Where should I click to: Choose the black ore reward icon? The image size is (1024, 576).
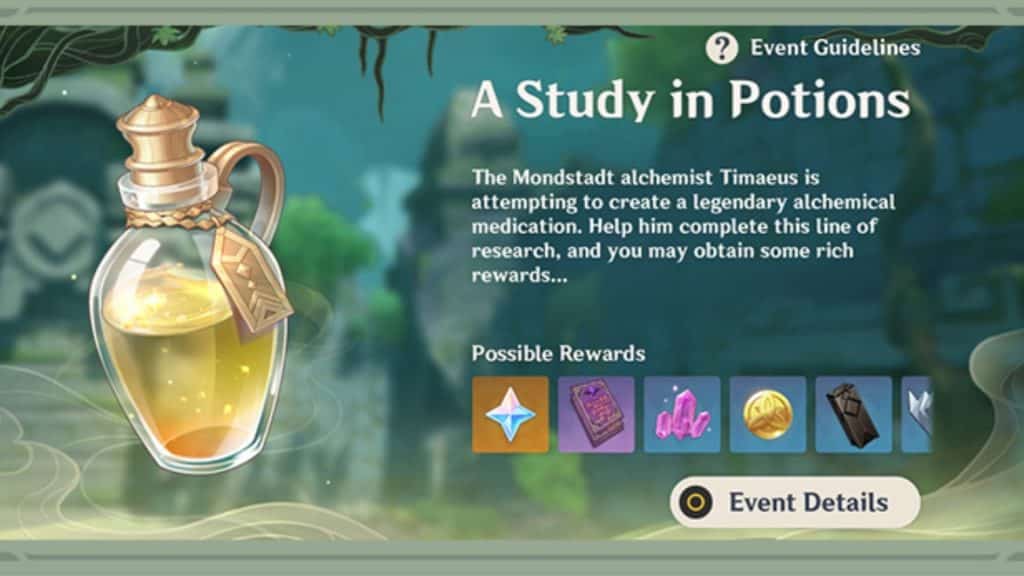click(x=854, y=414)
